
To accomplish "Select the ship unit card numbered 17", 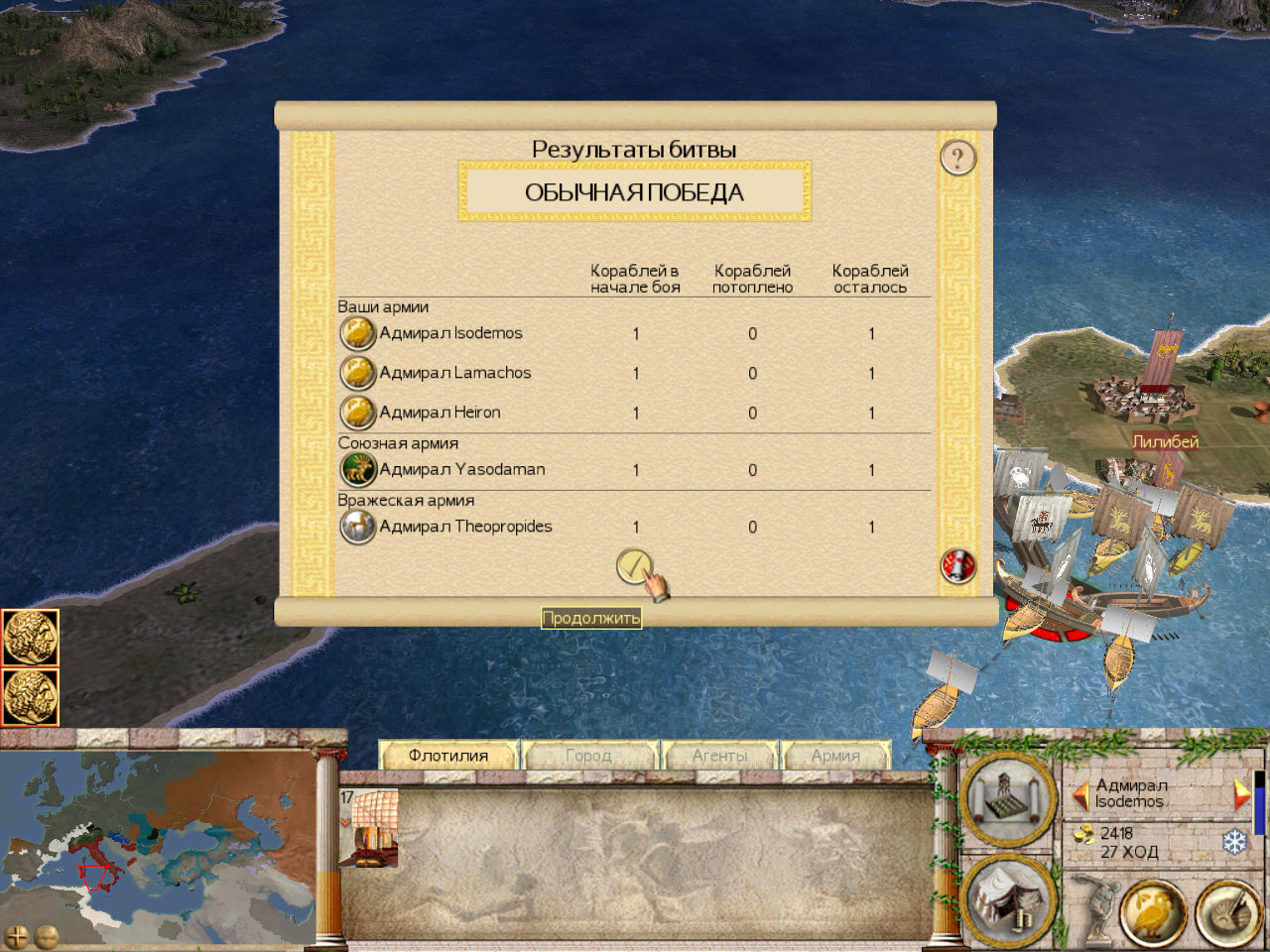I will [370, 827].
